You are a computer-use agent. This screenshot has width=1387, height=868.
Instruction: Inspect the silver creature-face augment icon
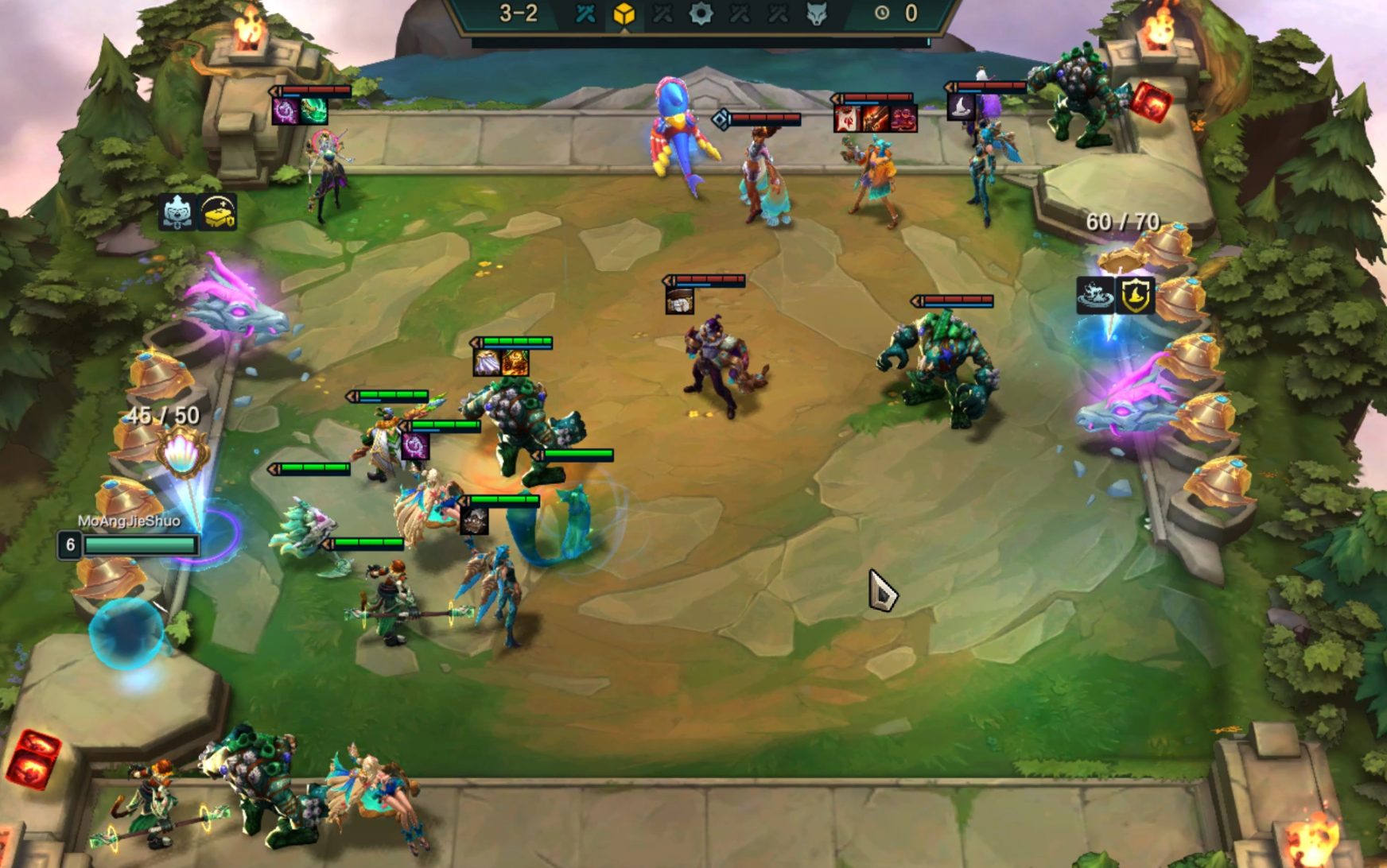(177, 212)
